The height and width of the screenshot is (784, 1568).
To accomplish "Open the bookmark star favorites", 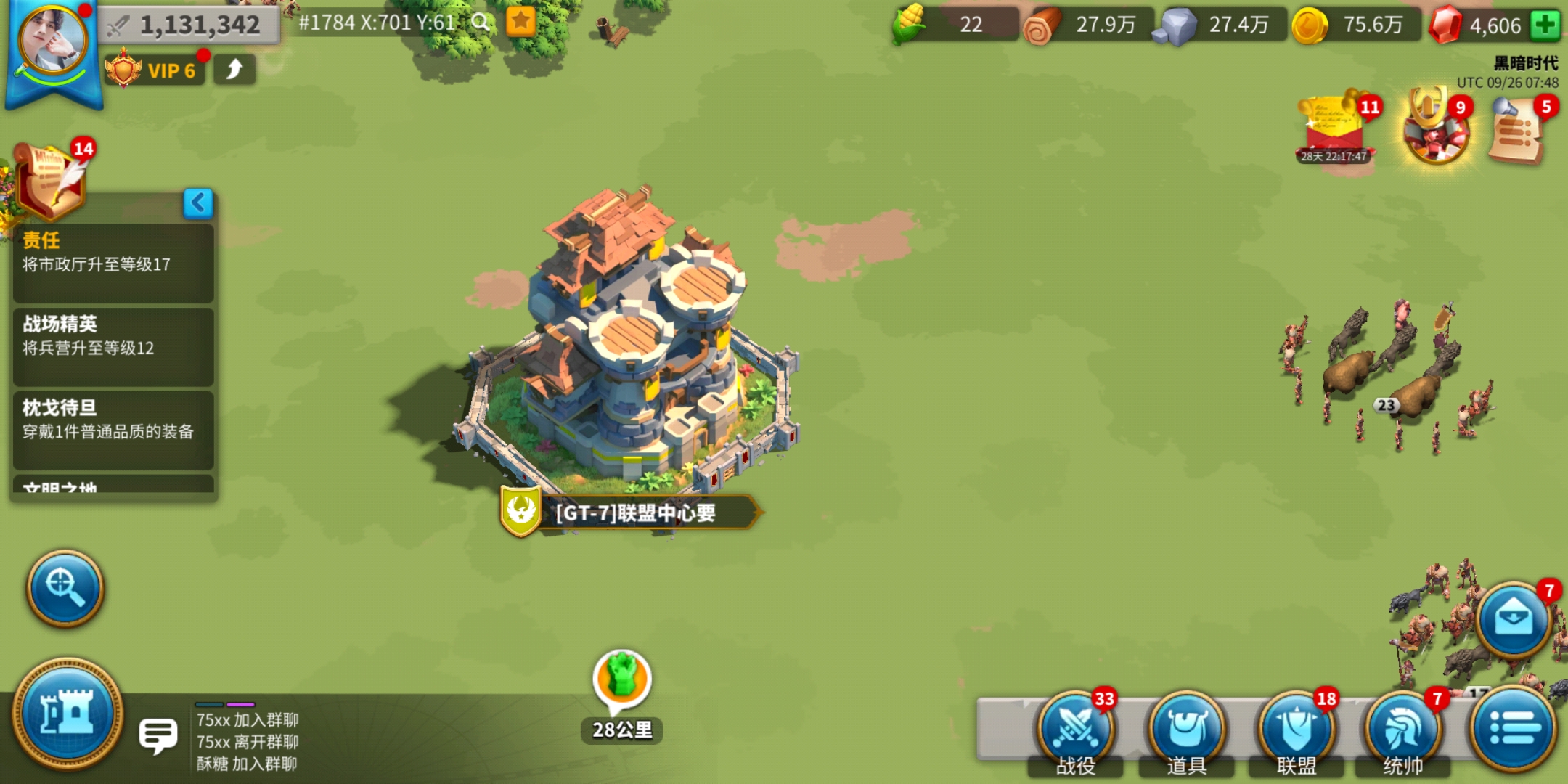I will click(x=520, y=22).
